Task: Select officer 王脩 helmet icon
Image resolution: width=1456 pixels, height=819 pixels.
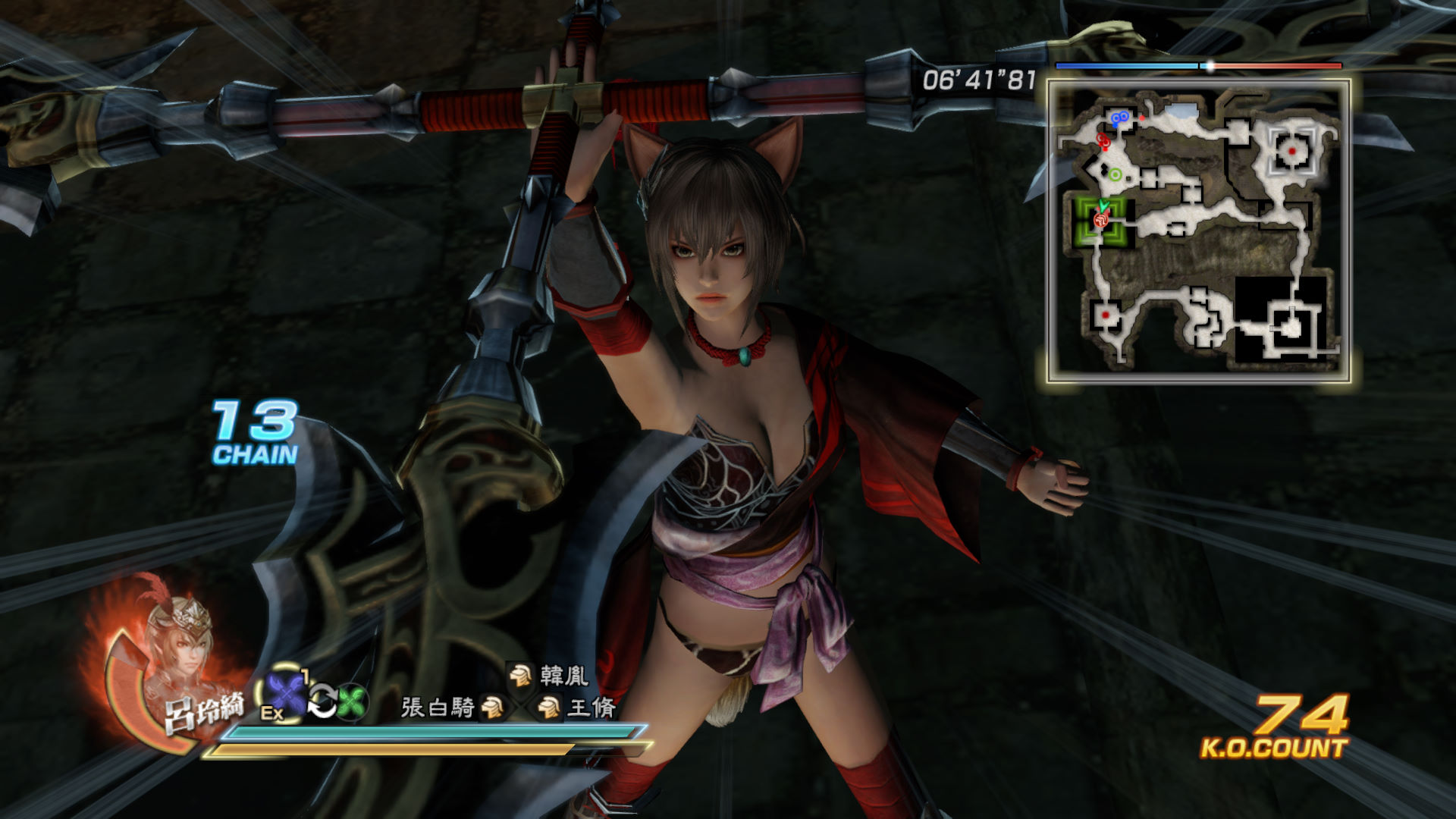Action: pyautogui.click(x=548, y=708)
